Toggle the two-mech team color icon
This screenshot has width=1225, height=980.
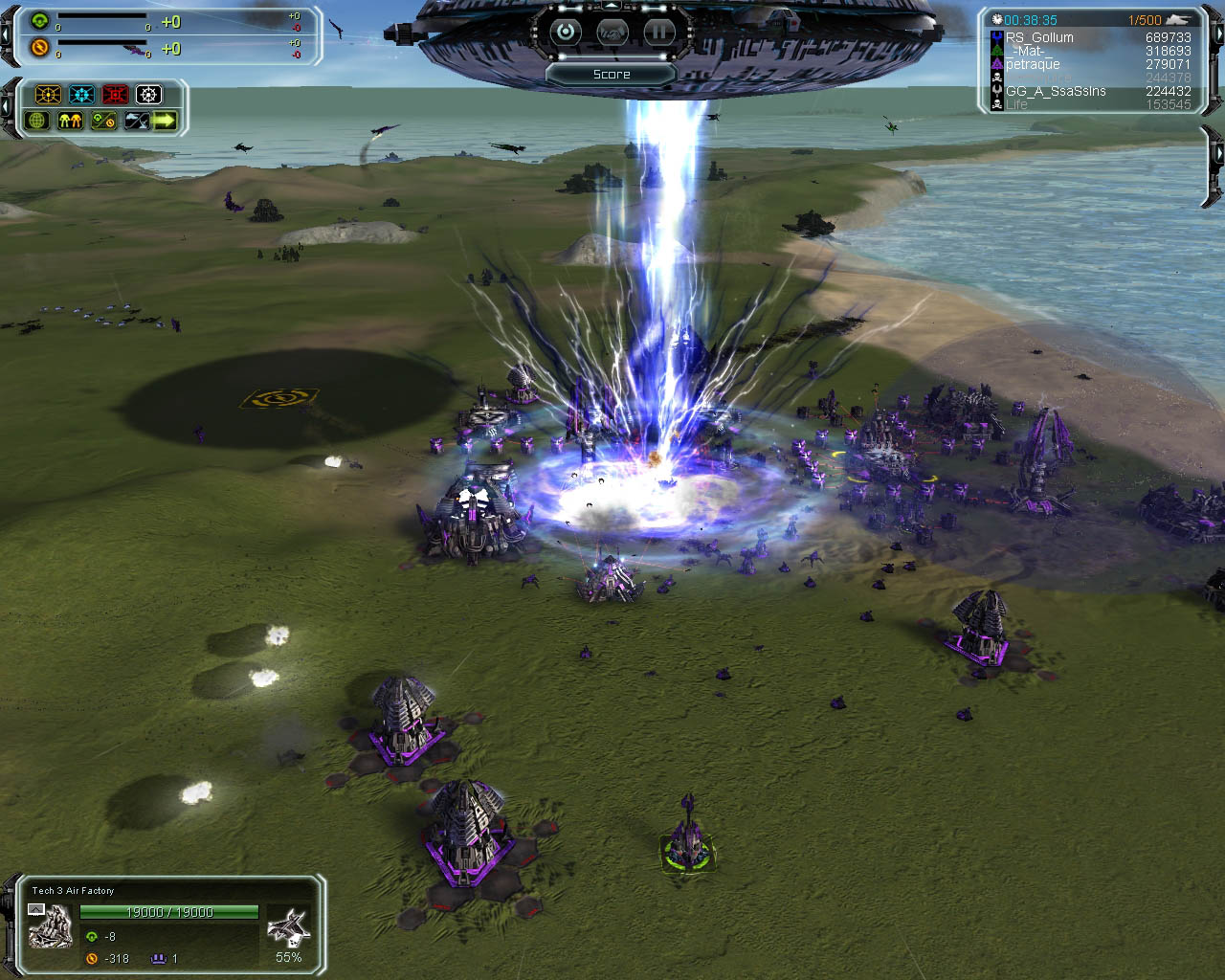(x=70, y=121)
